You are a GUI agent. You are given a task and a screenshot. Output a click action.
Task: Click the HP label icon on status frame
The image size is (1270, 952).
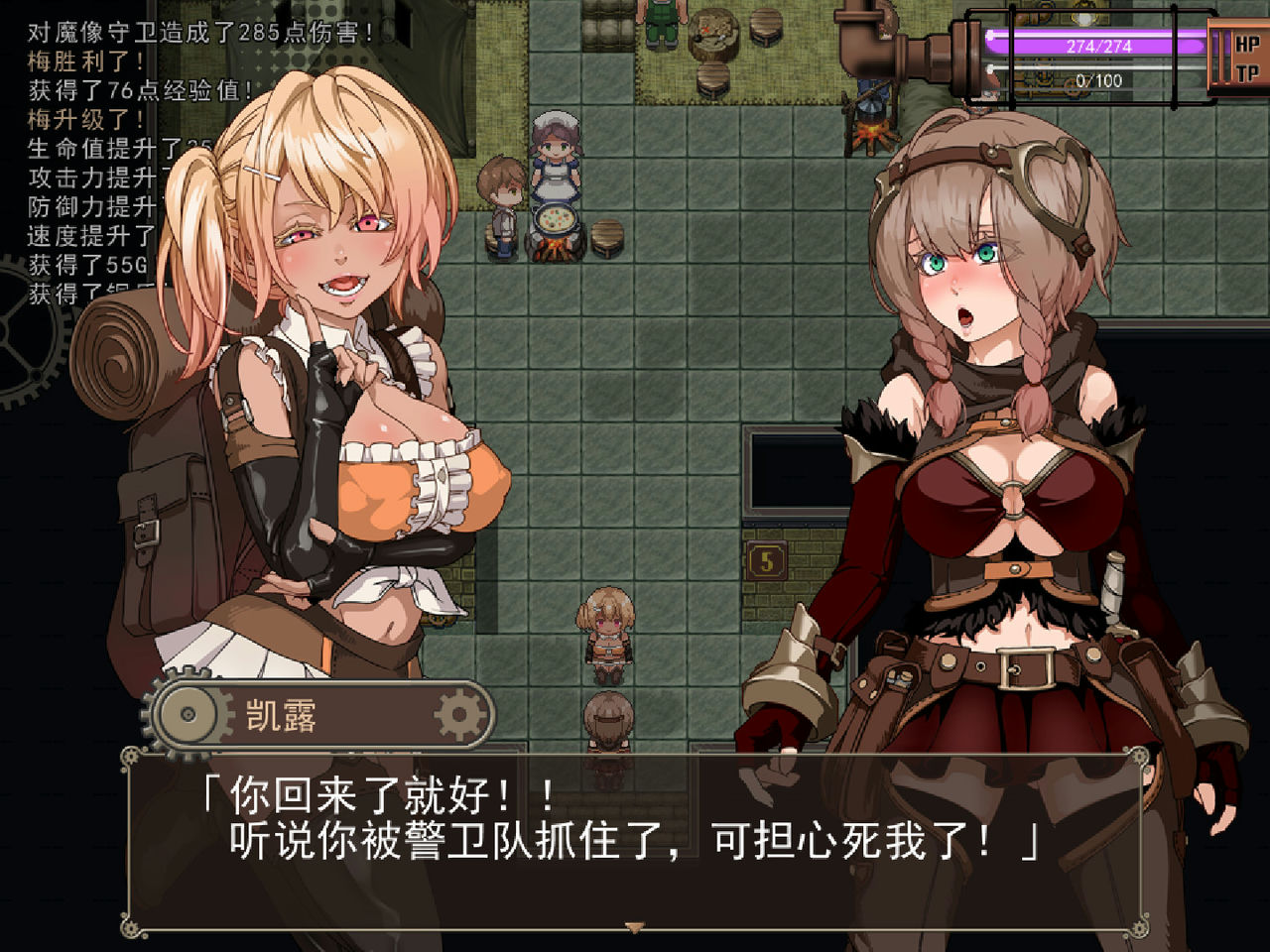tap(1248, 43)
